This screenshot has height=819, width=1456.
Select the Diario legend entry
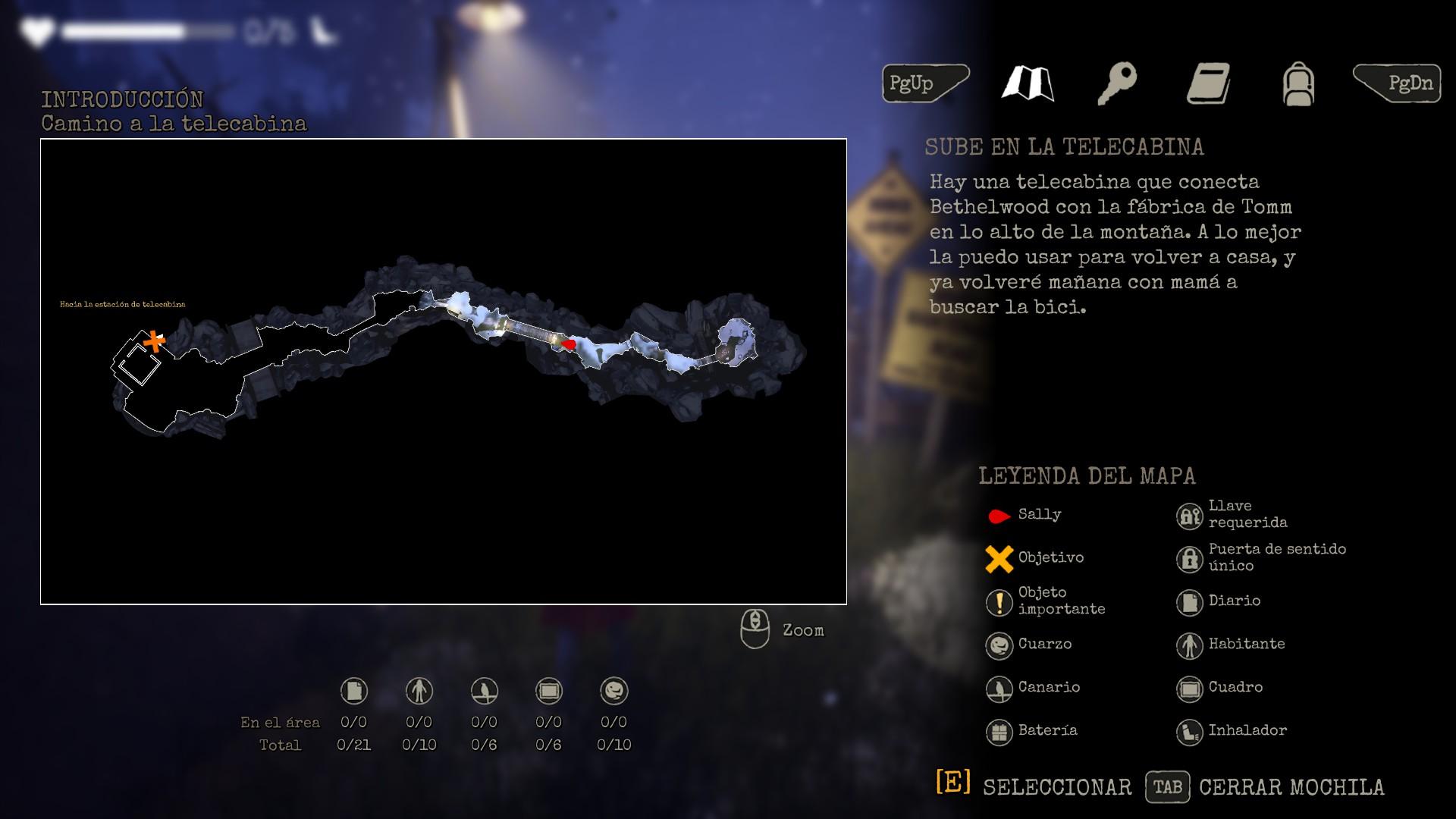click(x=1219, y=601)
